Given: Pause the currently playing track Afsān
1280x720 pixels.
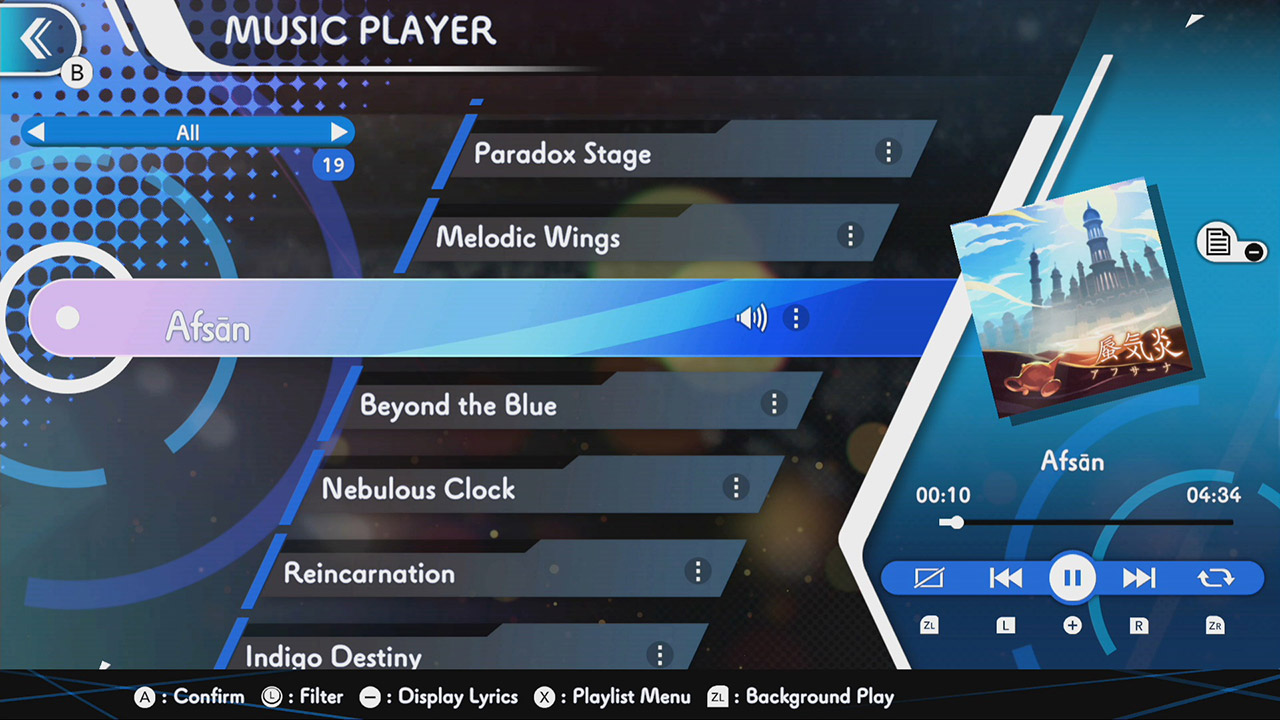Looking at the screenshot, I should tap(1072, 577).
